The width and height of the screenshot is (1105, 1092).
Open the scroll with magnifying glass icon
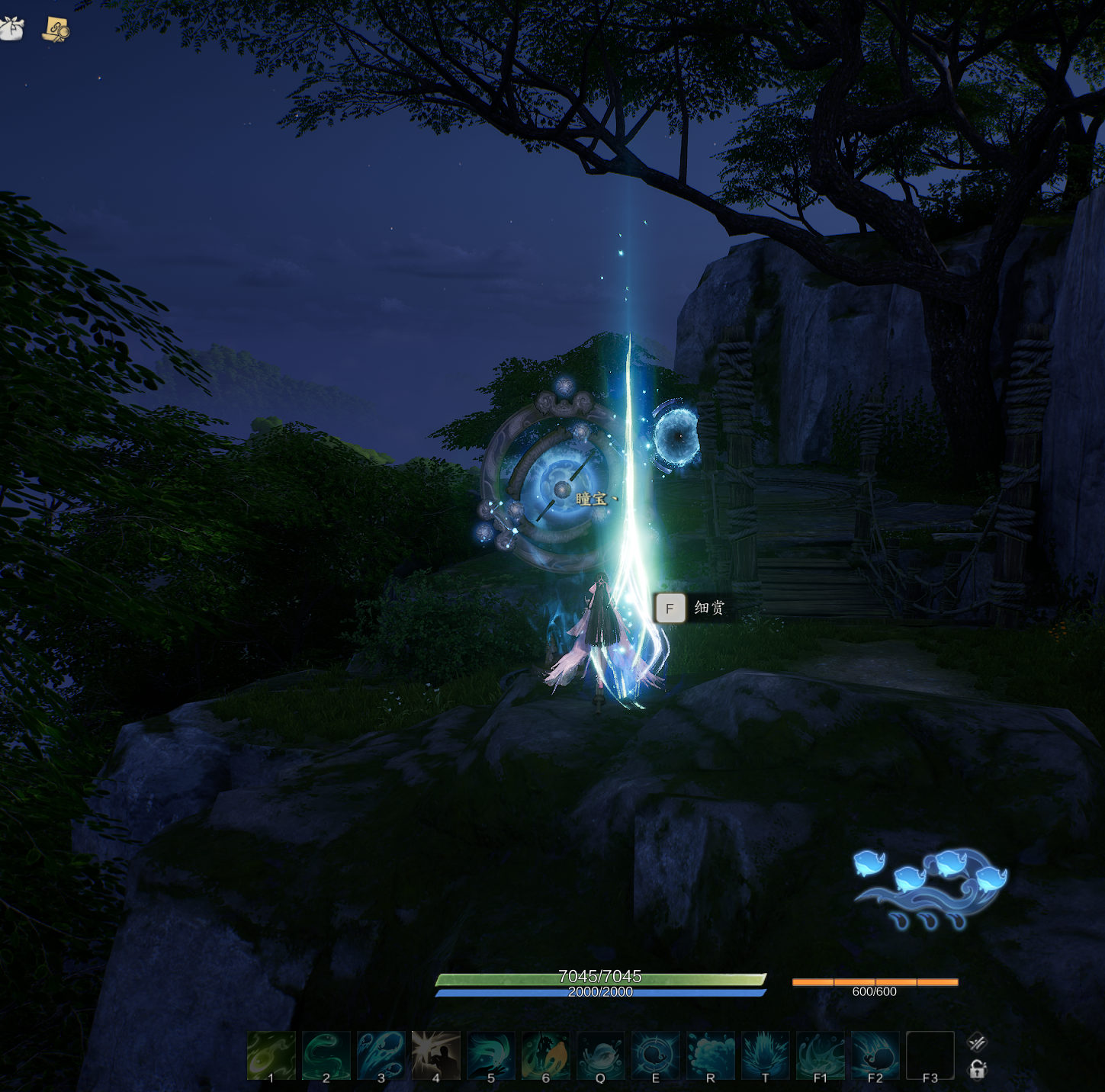(x=56, y=29)
